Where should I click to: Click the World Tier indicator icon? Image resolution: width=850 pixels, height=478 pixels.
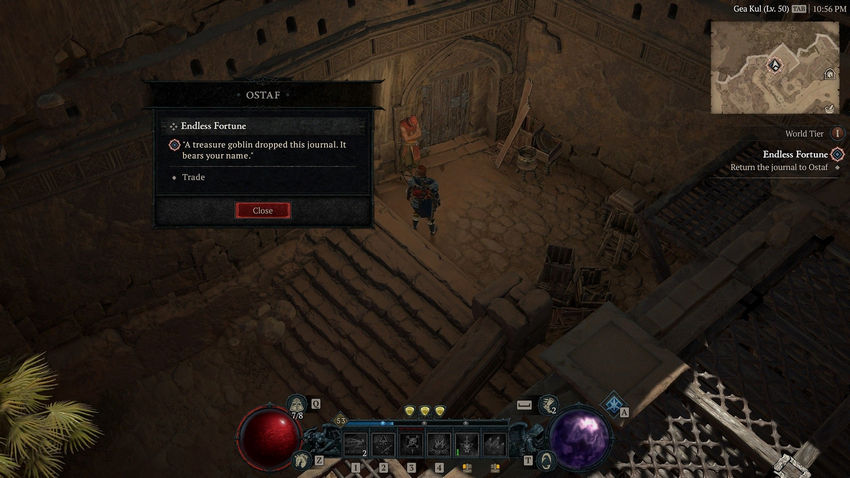(837, 133)
